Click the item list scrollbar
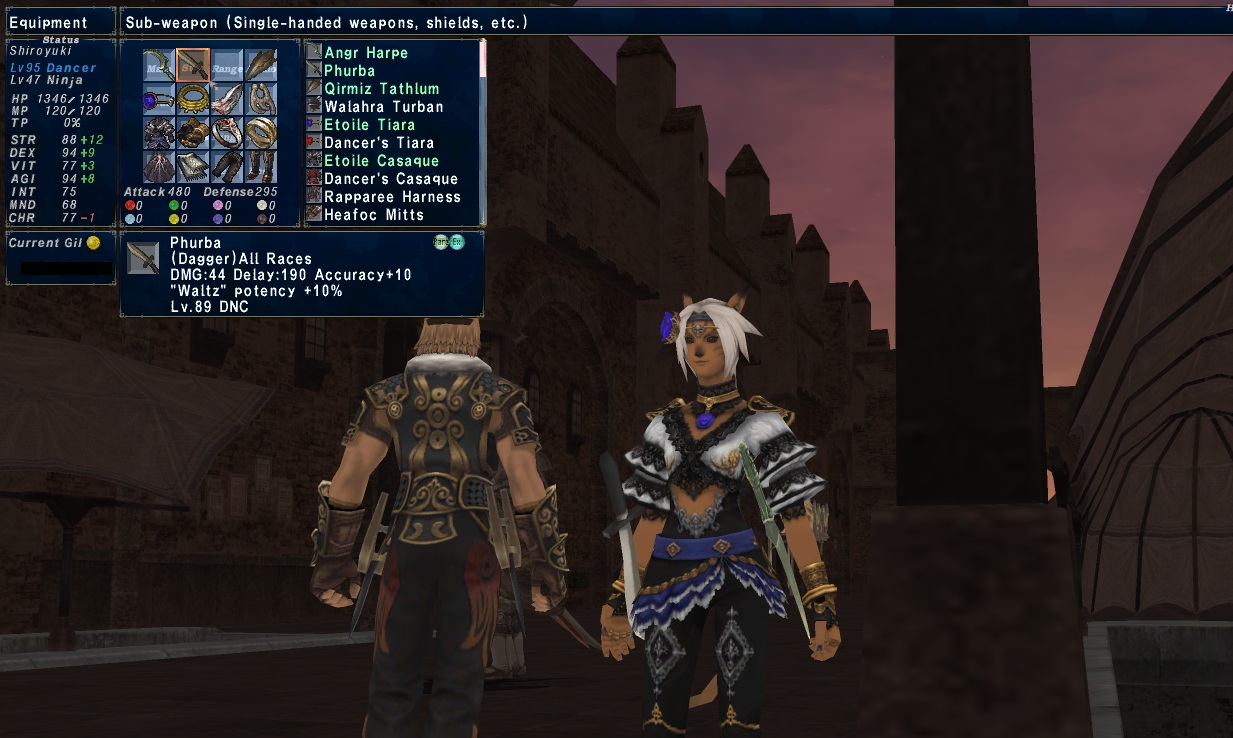1233x738 pixels. pos(484,132)
